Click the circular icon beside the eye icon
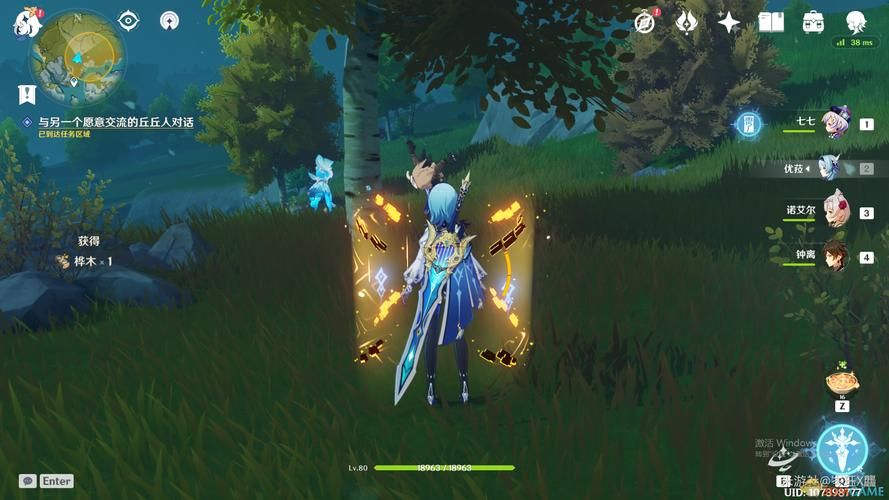Image resolution: width=889 pixels, height=500 pixels. [171, 20]
